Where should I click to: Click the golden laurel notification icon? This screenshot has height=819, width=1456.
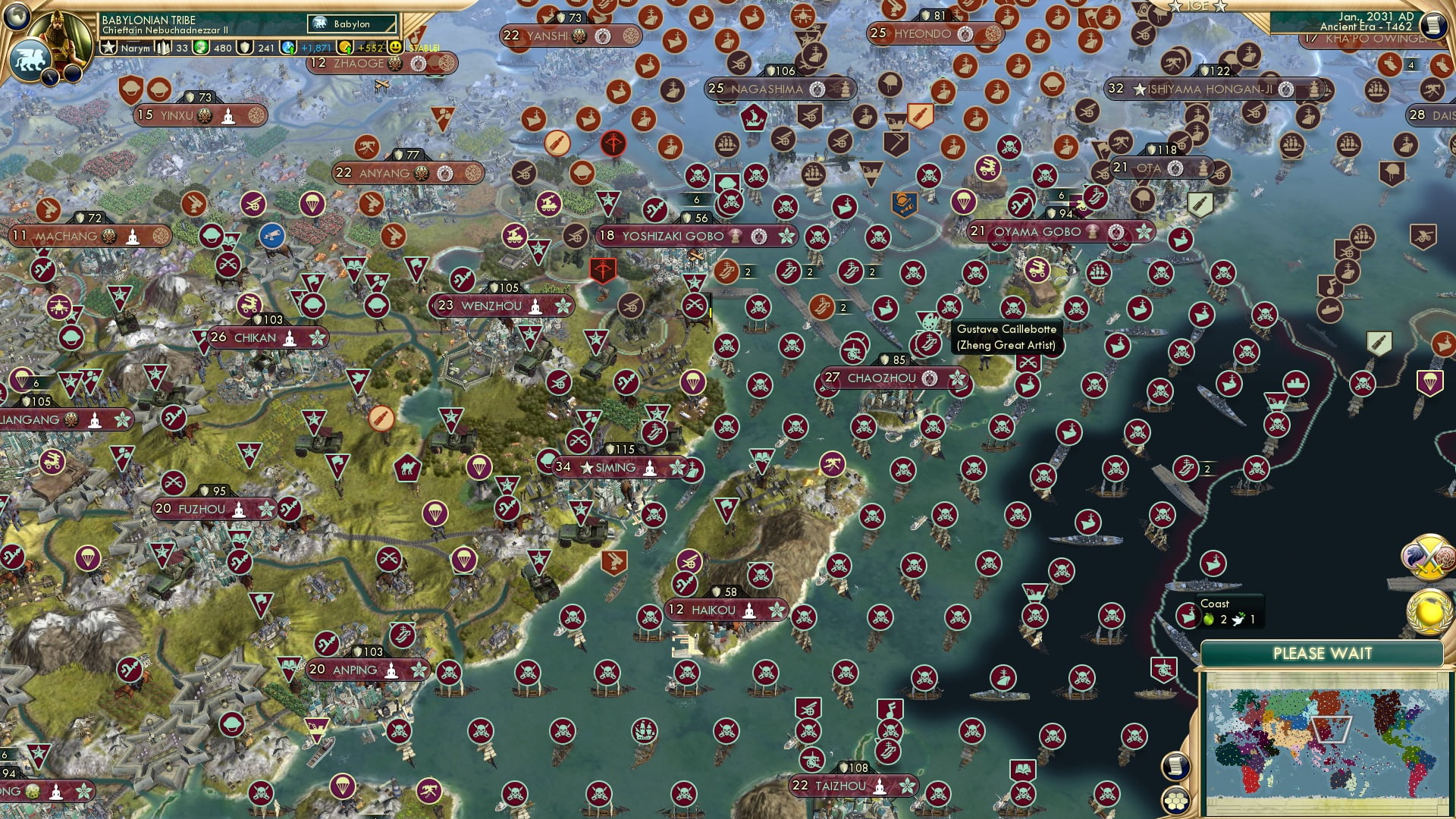(x=1428, y=610)
